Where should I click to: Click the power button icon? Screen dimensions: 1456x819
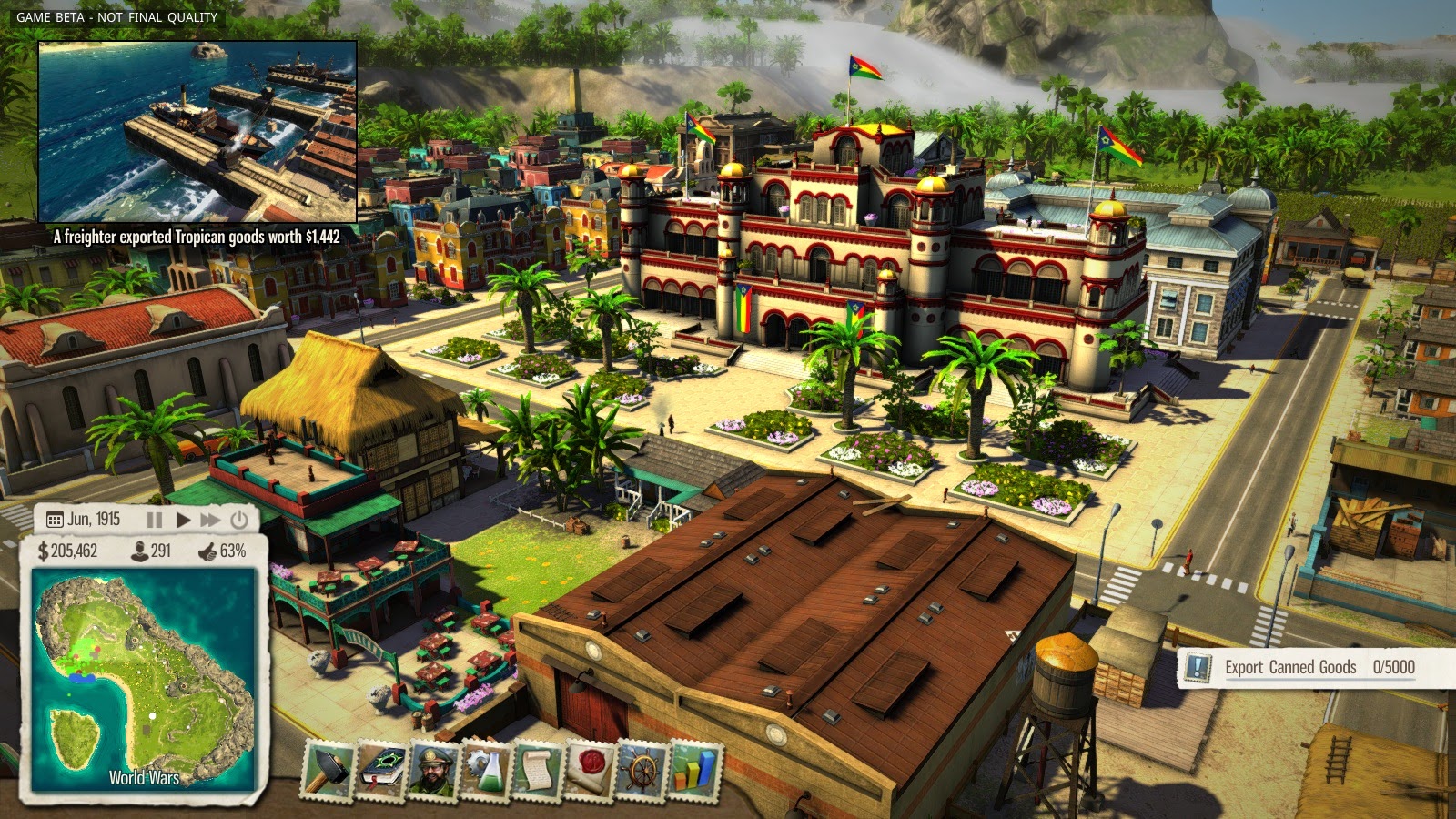239,520
